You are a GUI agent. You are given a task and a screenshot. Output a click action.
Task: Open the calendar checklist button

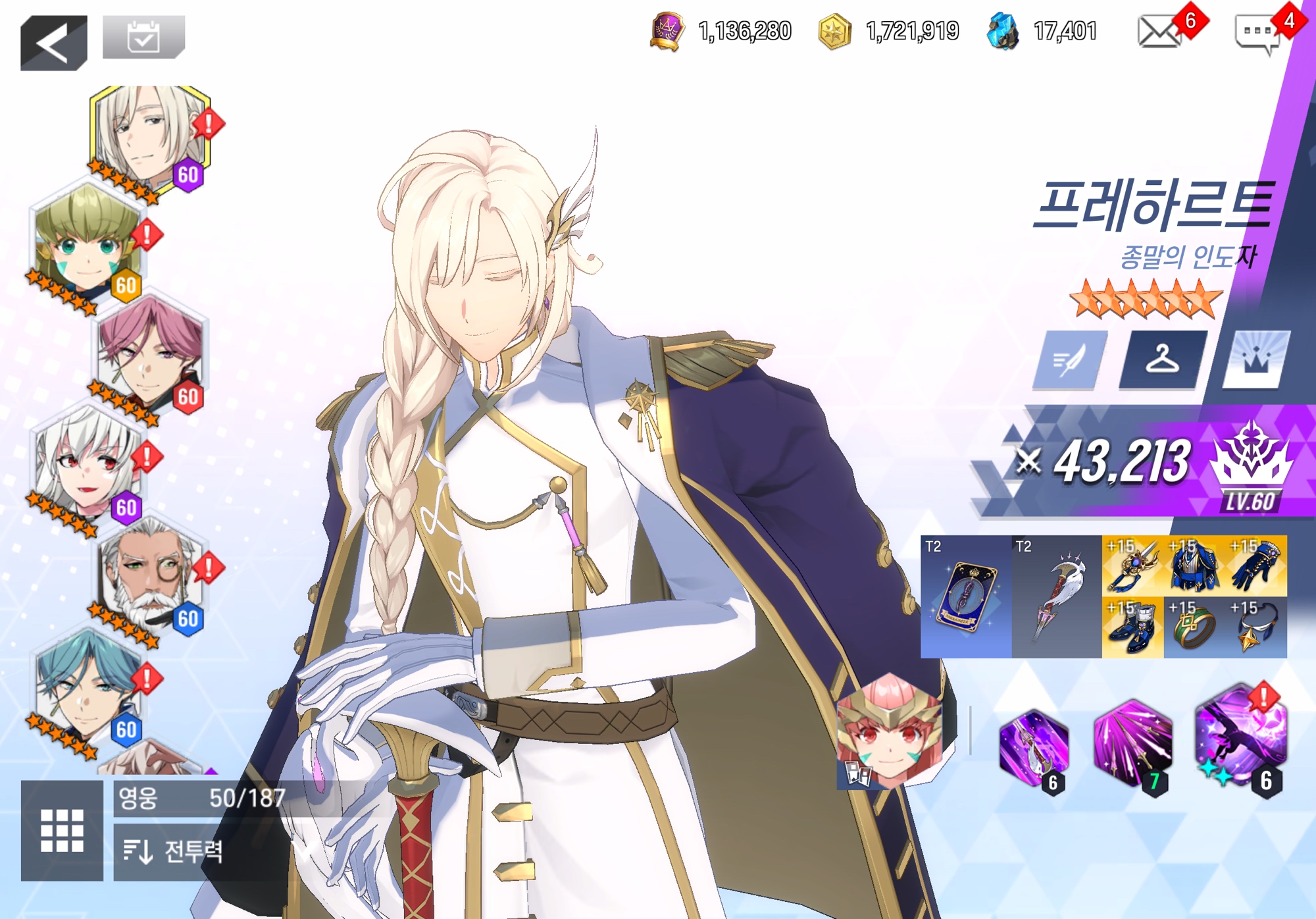tap(143, 38)
